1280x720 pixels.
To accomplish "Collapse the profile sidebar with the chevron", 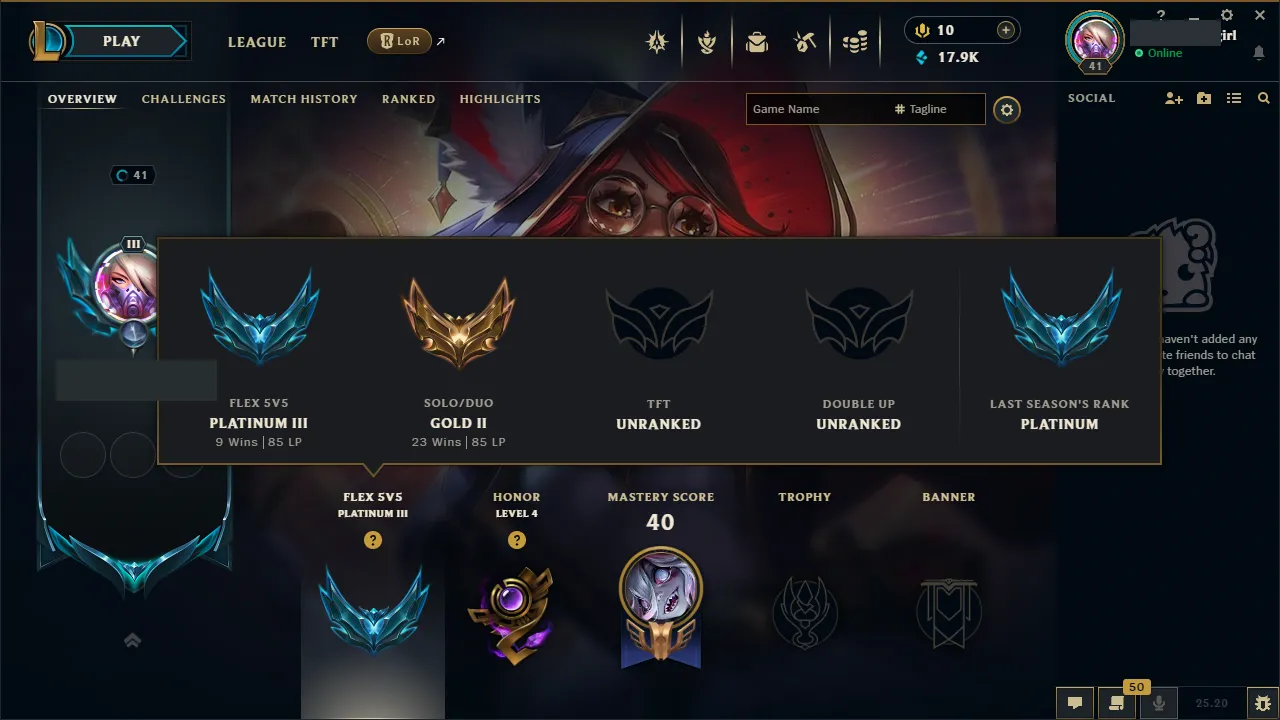I will [133, 640].
